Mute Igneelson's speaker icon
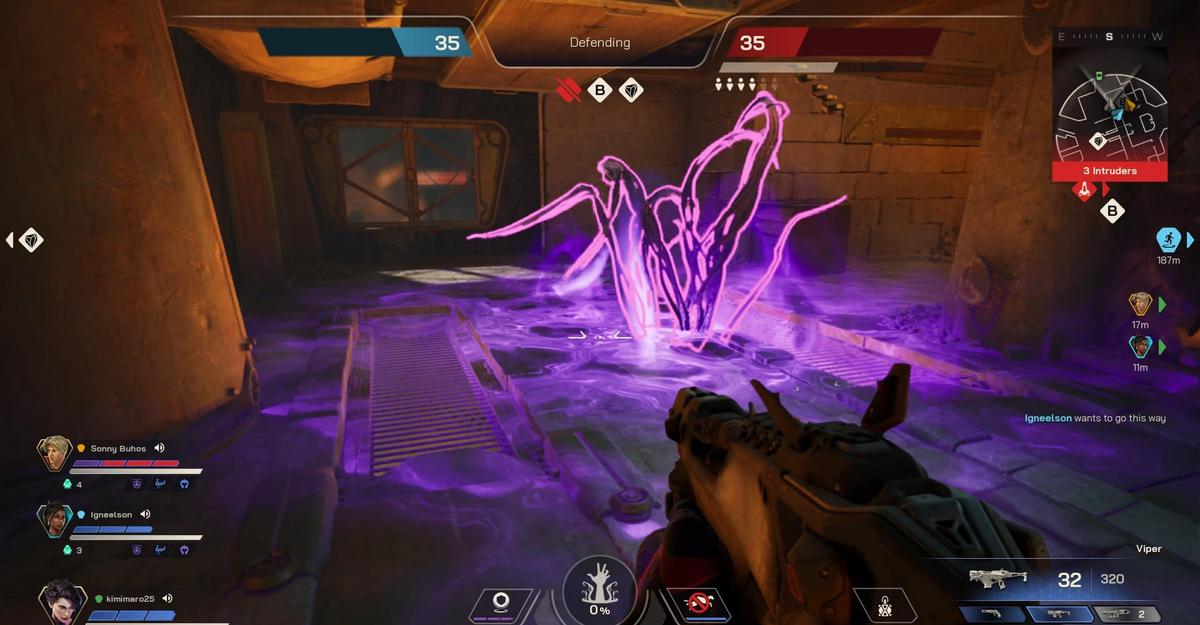Screen dimensions: 1200x625 [x=145, y=514]
